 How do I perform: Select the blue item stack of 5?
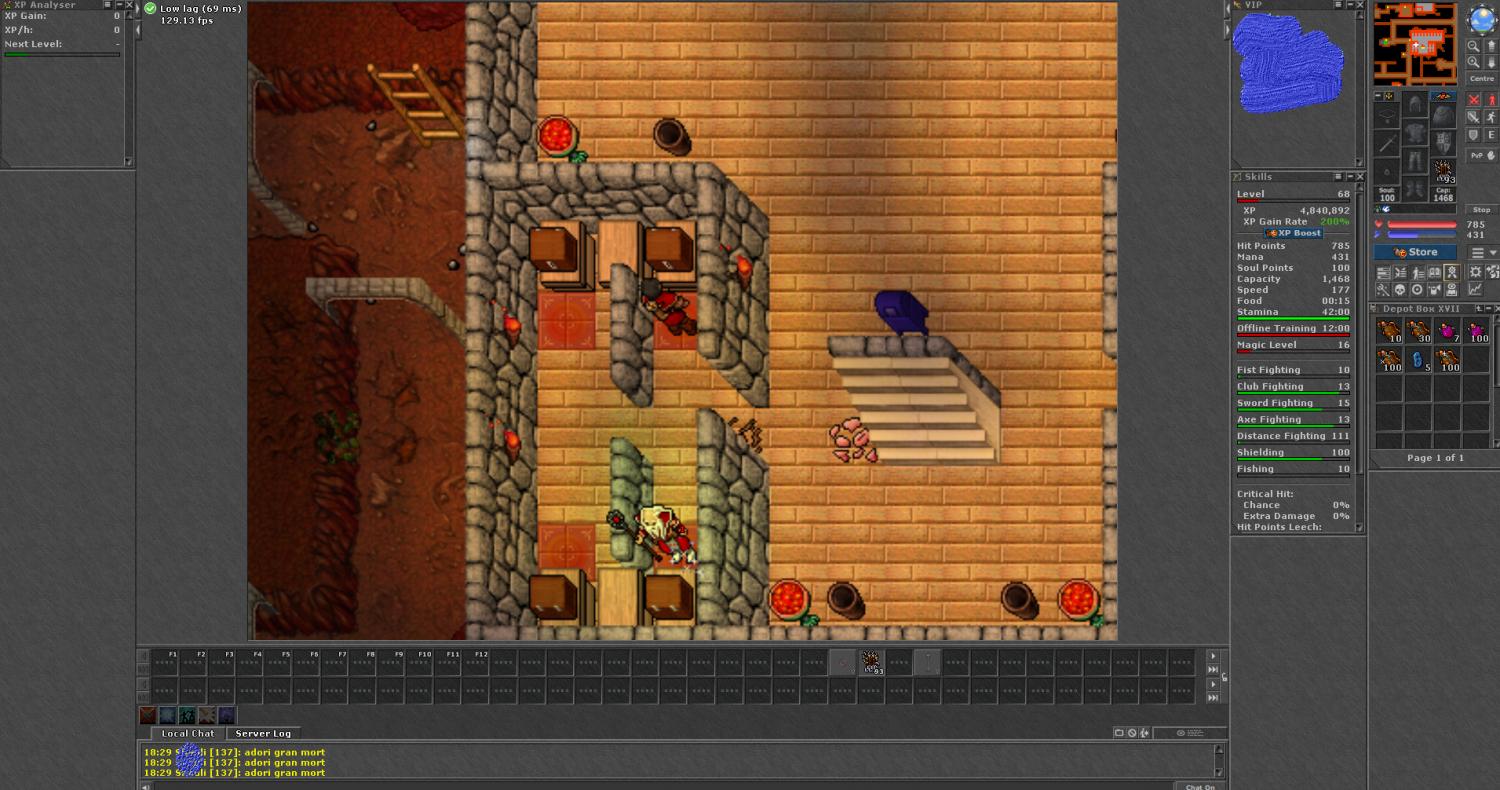point(1419,360)
